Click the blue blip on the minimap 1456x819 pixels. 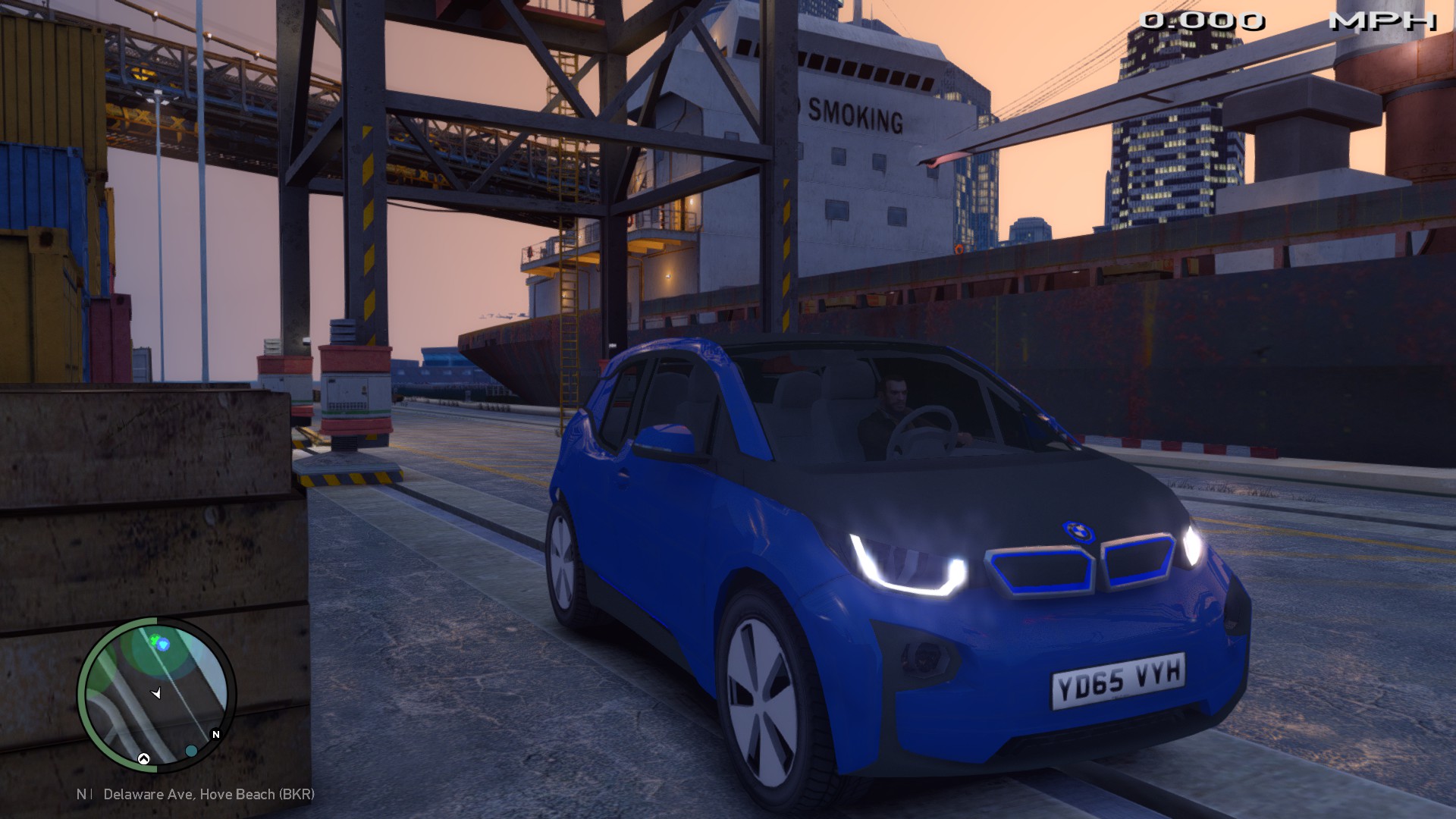tap(163, 645)
